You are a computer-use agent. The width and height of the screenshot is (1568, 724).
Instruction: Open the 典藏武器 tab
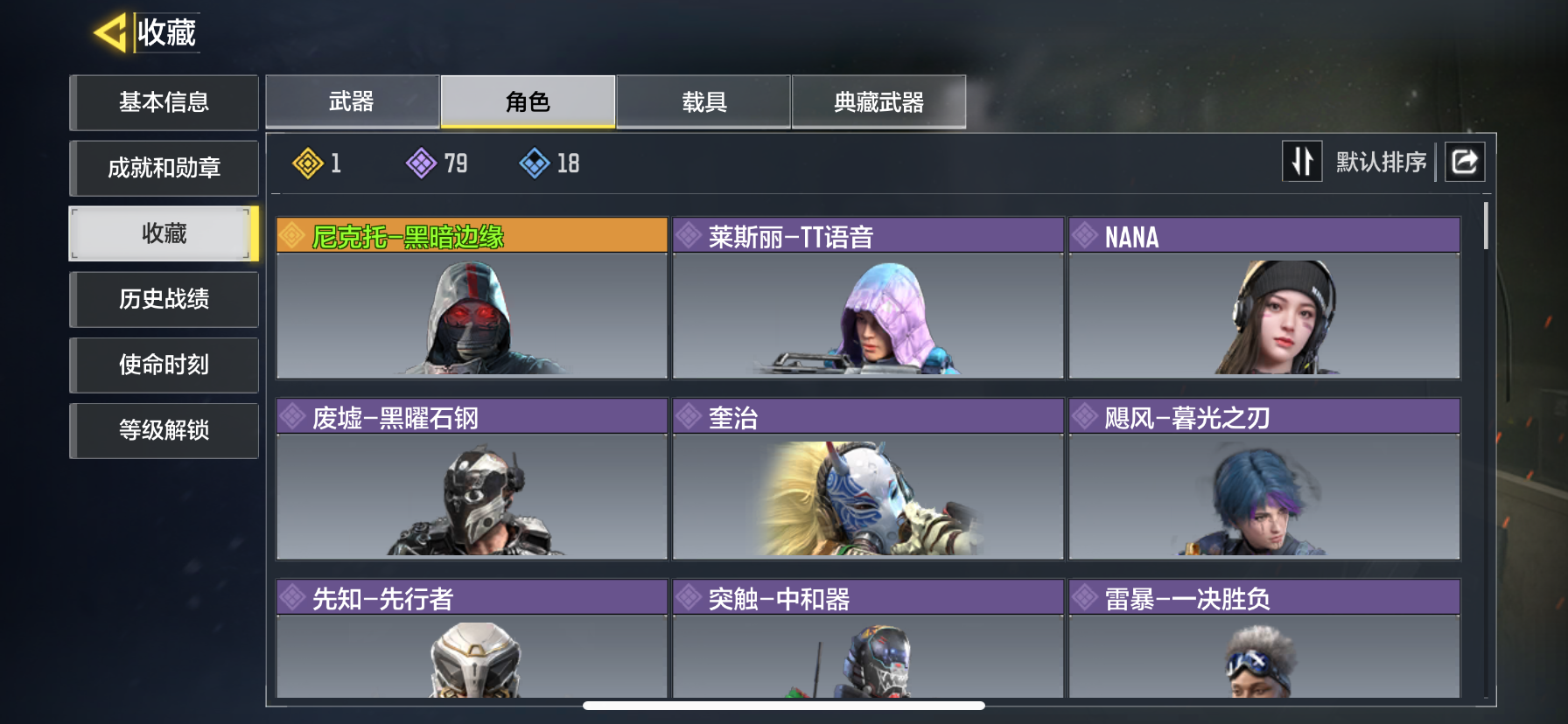tap(878, 102)
